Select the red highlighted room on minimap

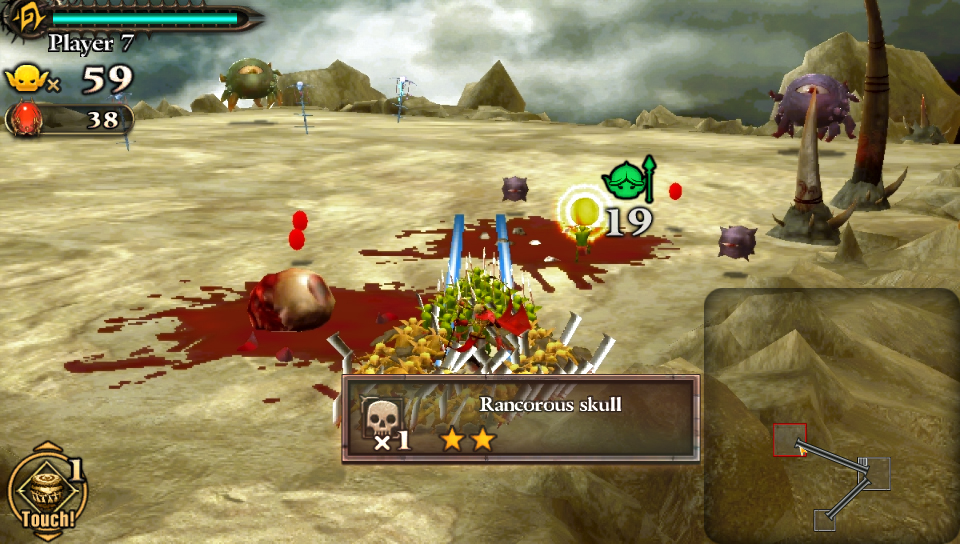click(x=789, y=439)
